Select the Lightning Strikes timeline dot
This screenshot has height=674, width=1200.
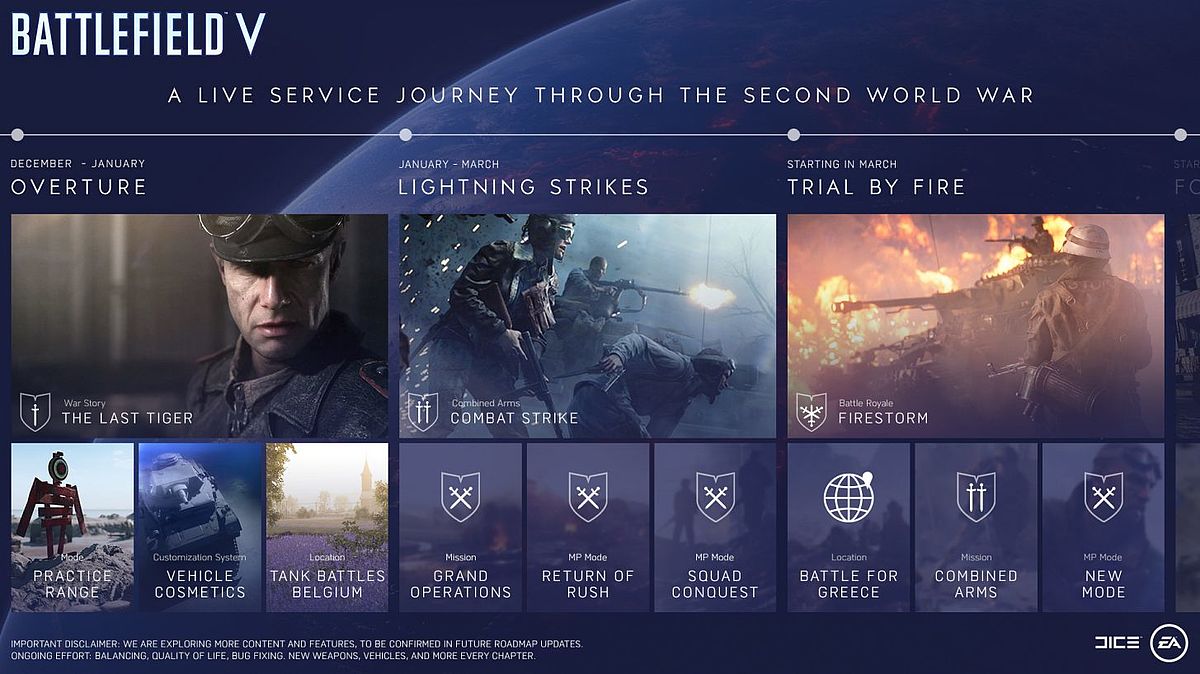click(x=405, y=135)
